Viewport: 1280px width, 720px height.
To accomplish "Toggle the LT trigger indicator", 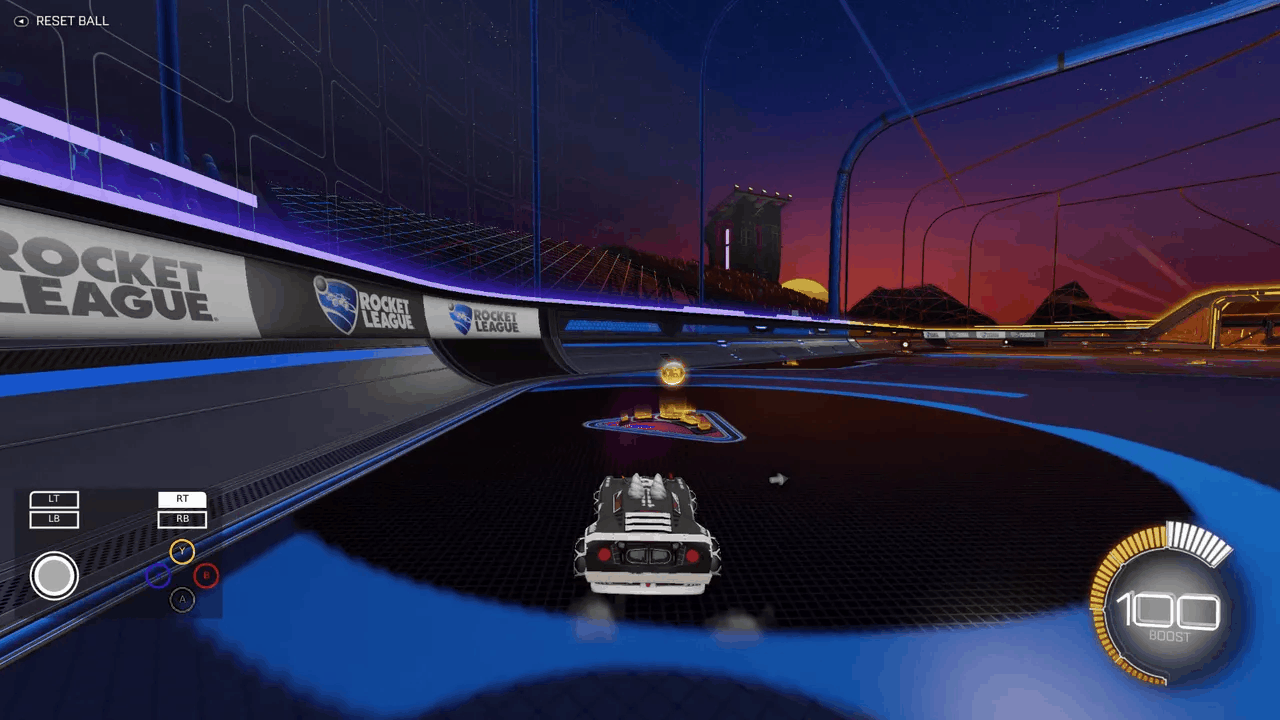I will pos(55,498).
